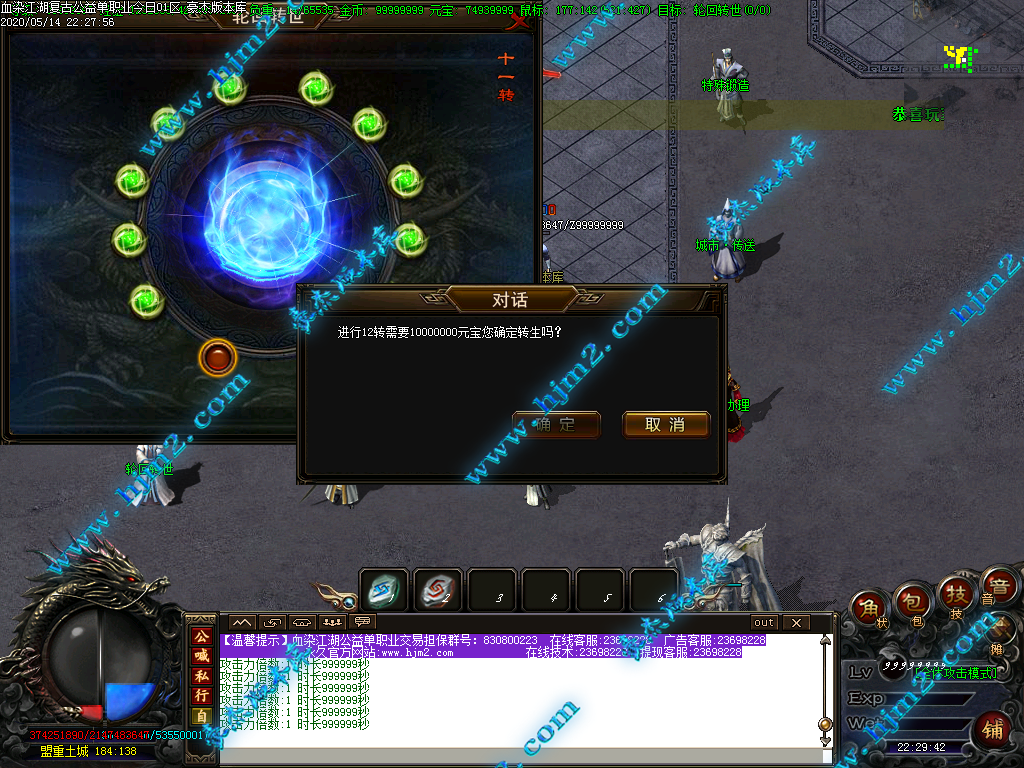Switch chat channel to 公 public
This screenshot has width=1024, height=768.
coord(201,637)
